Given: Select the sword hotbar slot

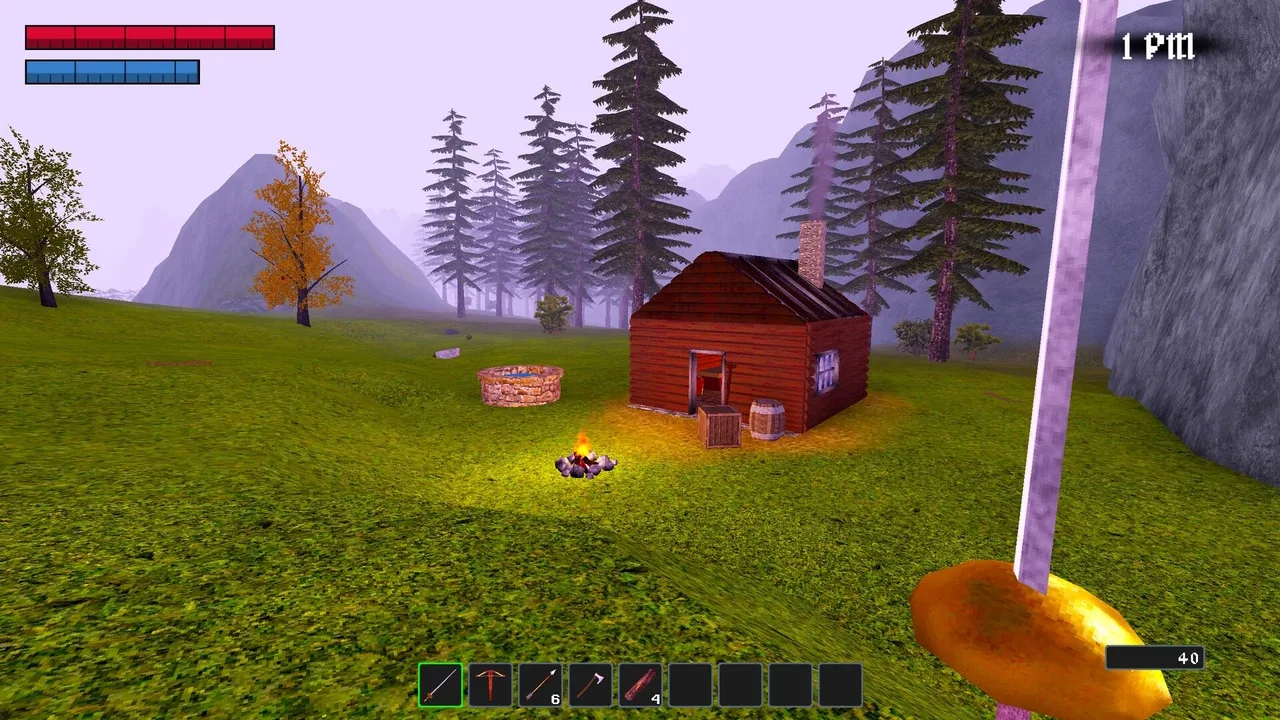Looking at the screenshot, I should click(440, 685).
